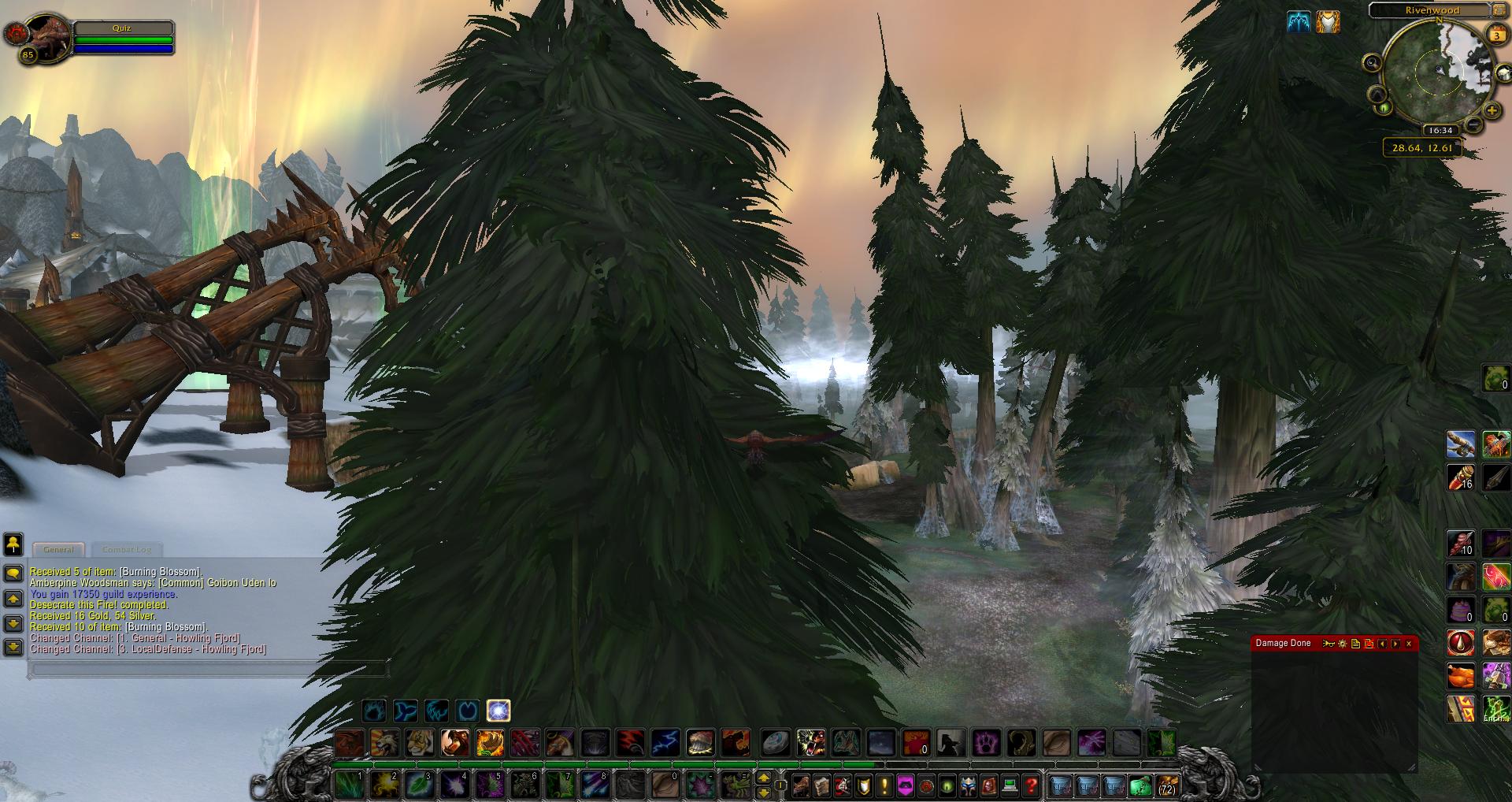The image size is (1512, 802).
Task: Open the calendar button showing 3
Action: click(x=1496, y=35)
